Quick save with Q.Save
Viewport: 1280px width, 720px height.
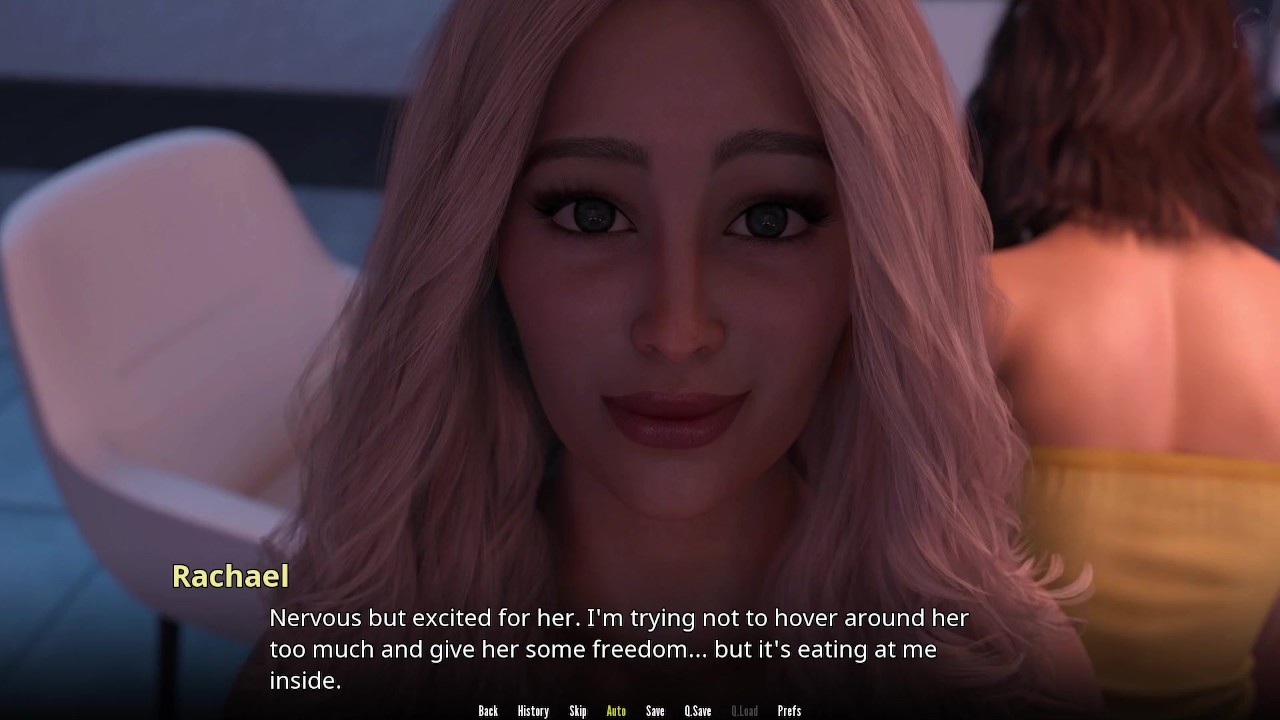[x=698, y=711]
